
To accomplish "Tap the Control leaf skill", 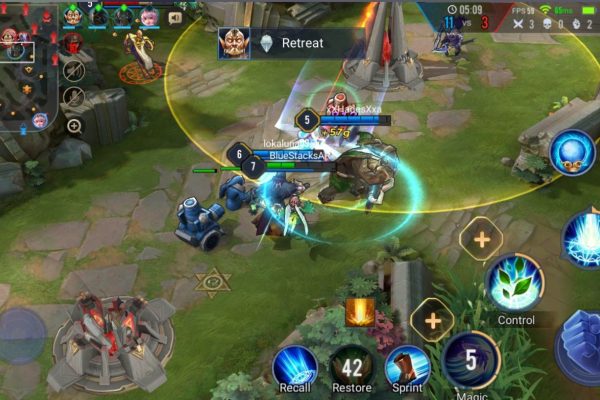I will (515, 283).
